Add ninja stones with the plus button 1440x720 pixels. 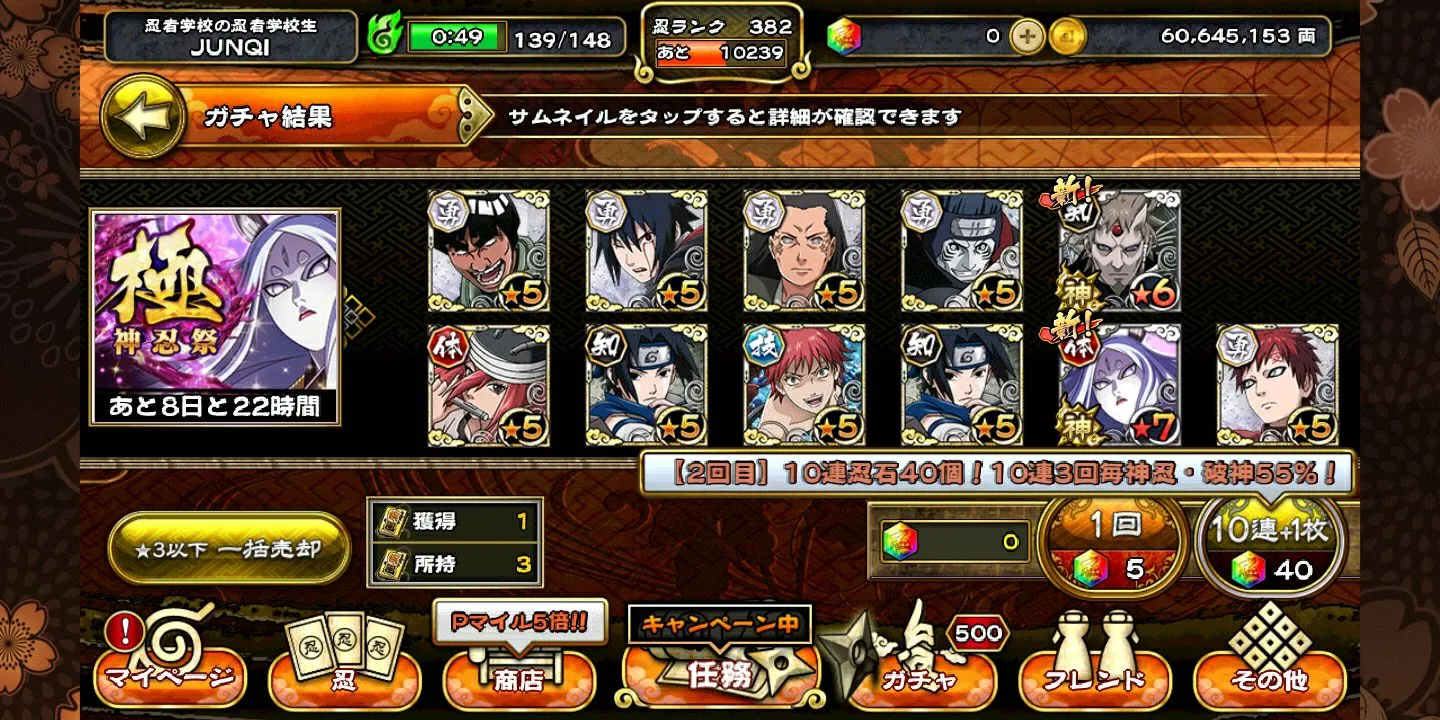(x=1026, y=37)
